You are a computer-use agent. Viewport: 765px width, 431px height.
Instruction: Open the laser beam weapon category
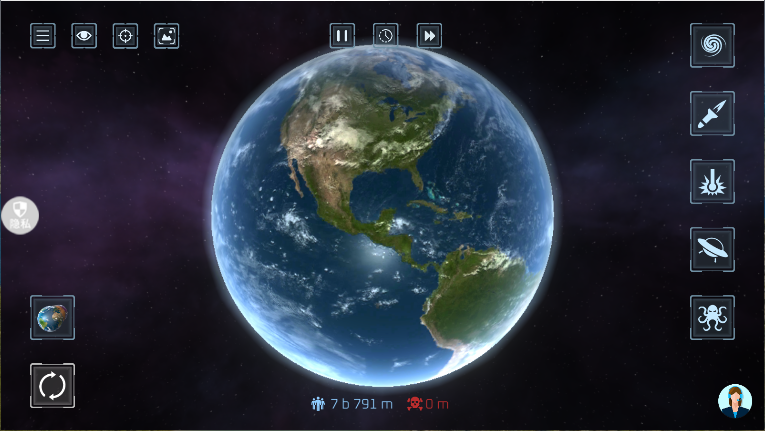(x=712, y=181)
